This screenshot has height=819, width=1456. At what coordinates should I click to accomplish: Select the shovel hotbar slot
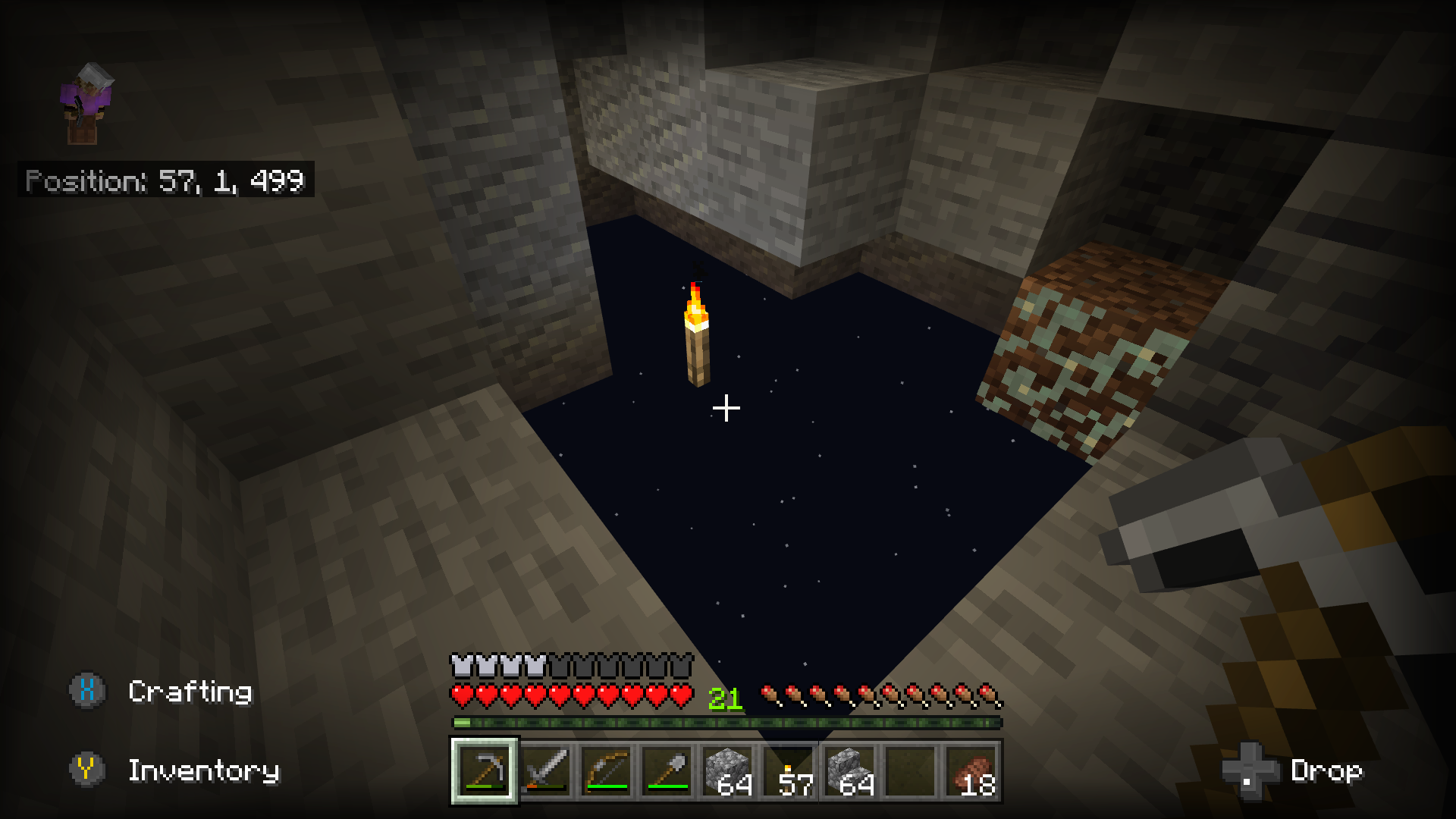click(x=667, y=771)
